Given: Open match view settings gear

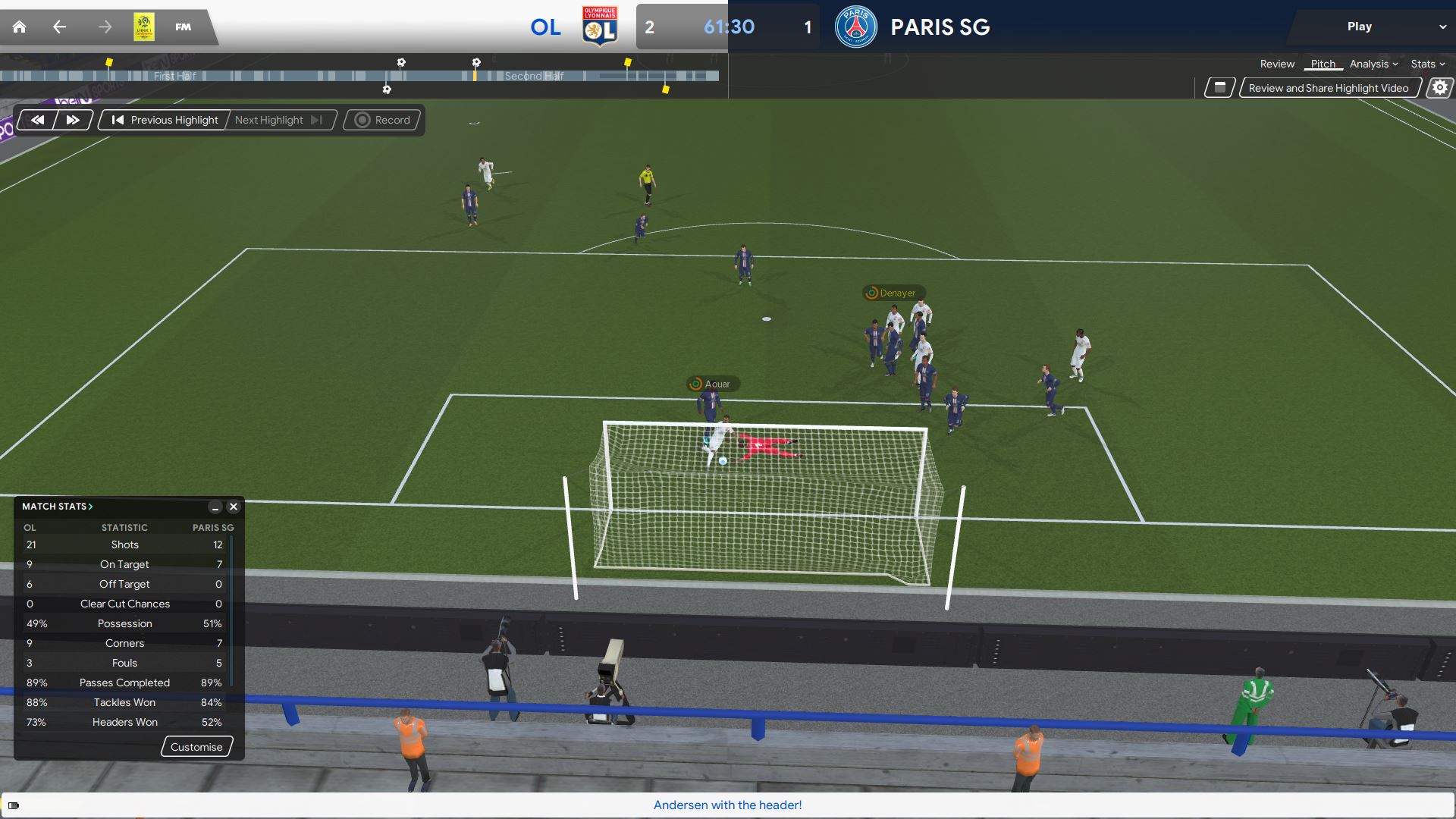Looking at the screenshot, I should point(1439,88).
